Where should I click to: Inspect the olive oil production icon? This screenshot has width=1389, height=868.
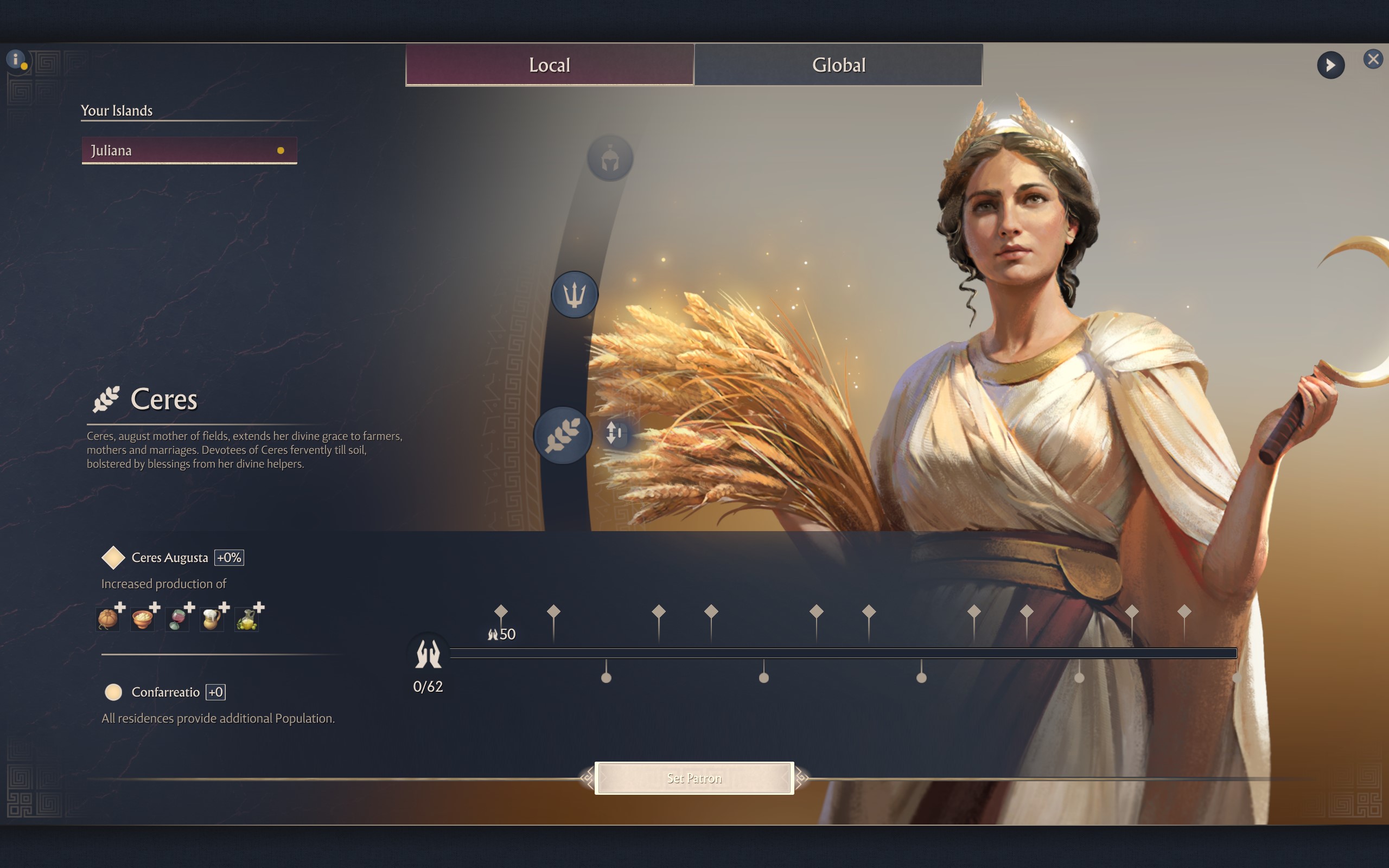tap(247, 619)
